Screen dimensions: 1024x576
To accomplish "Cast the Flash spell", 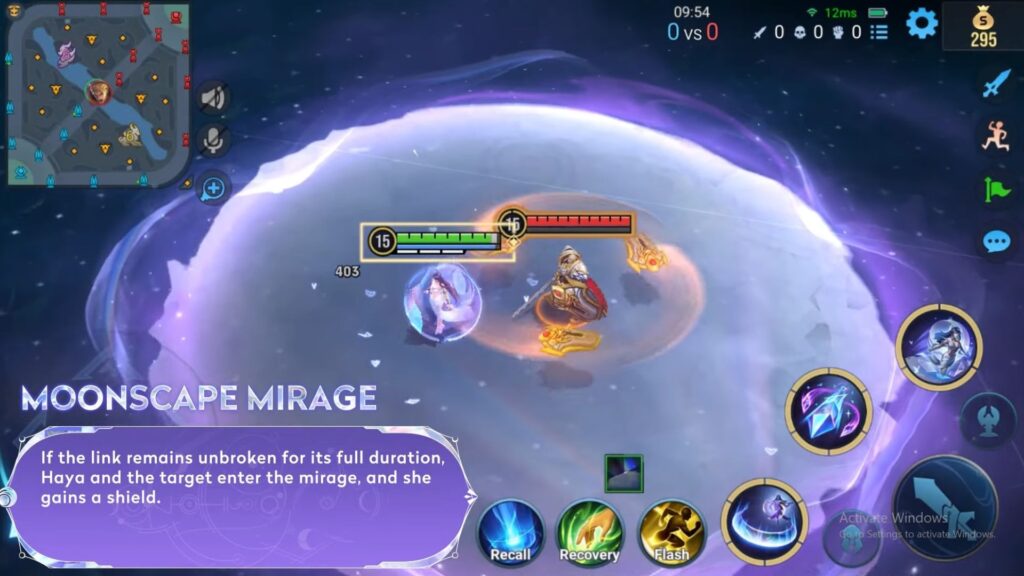I will tap(672, 532).
